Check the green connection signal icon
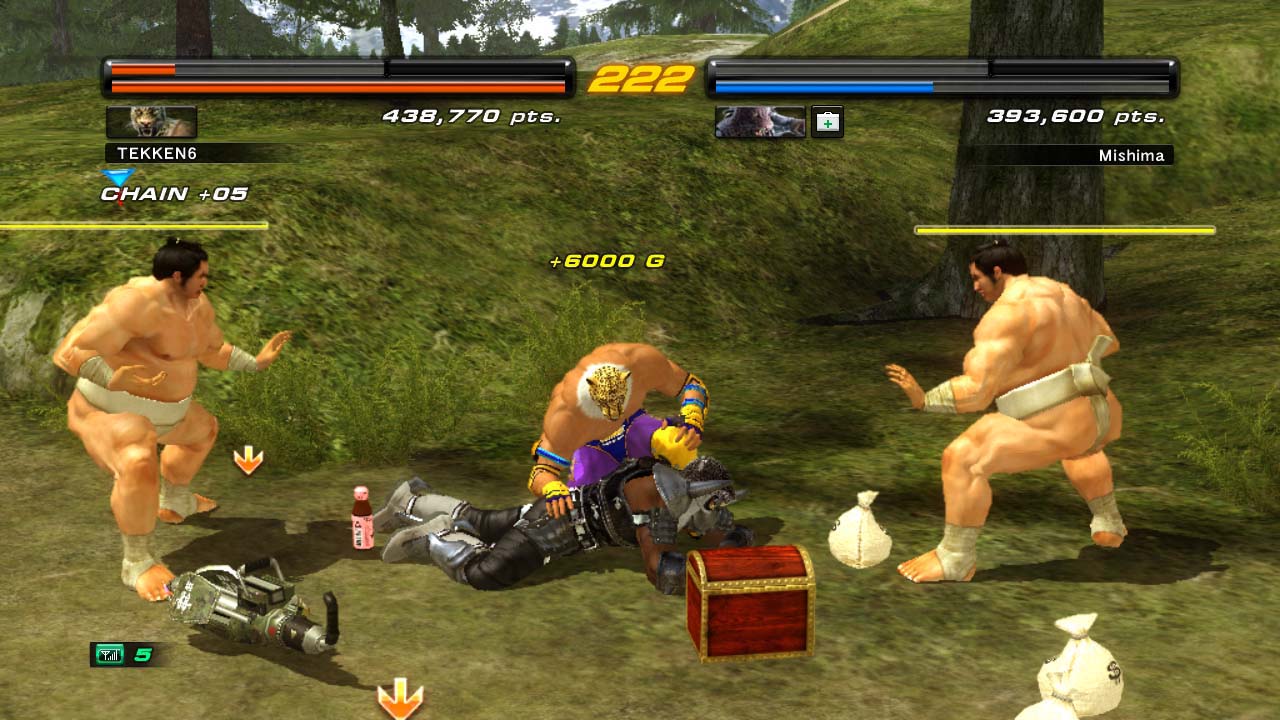The image size is (1280, 720). [109, 655]
